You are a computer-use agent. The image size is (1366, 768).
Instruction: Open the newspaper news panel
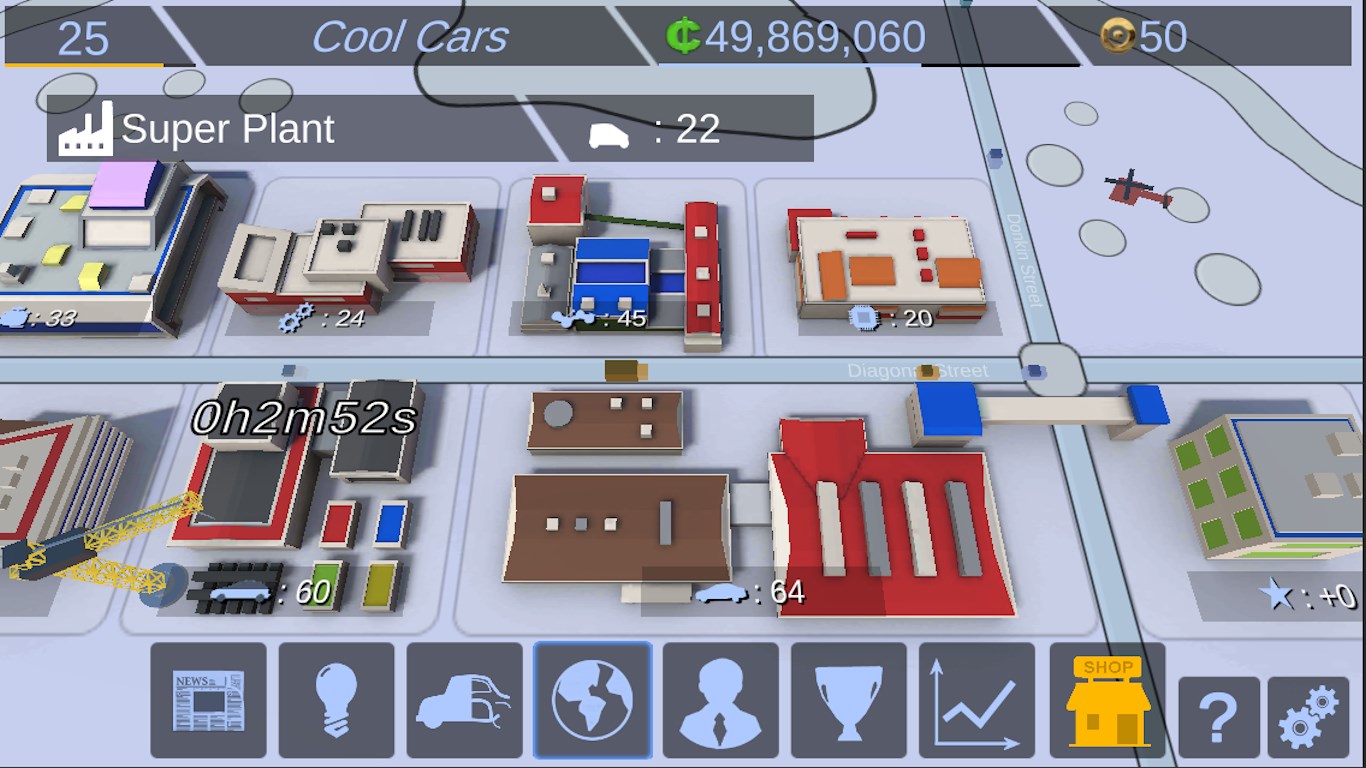(x=209, y=700)
